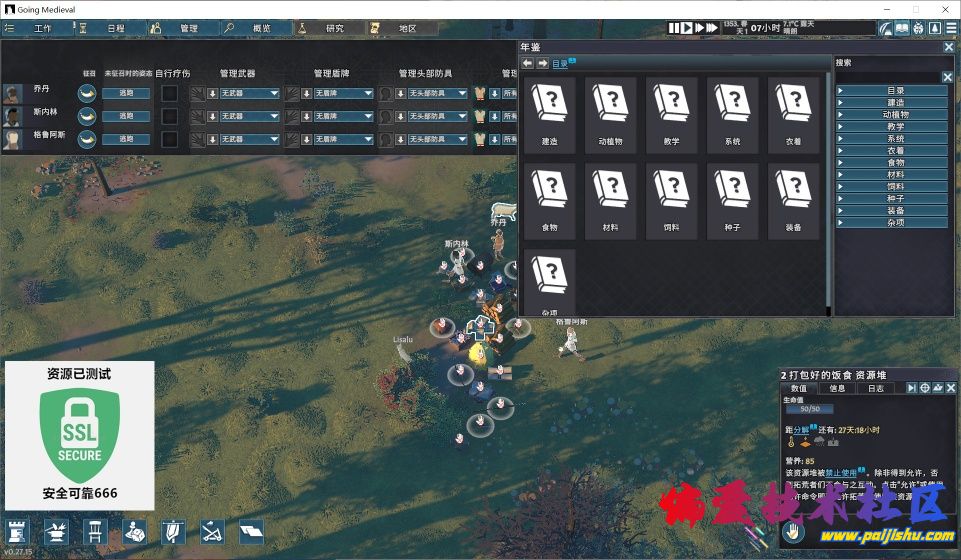Open the 工作 (Jobs) menu tab
The image size is (961, 560).
37,29
